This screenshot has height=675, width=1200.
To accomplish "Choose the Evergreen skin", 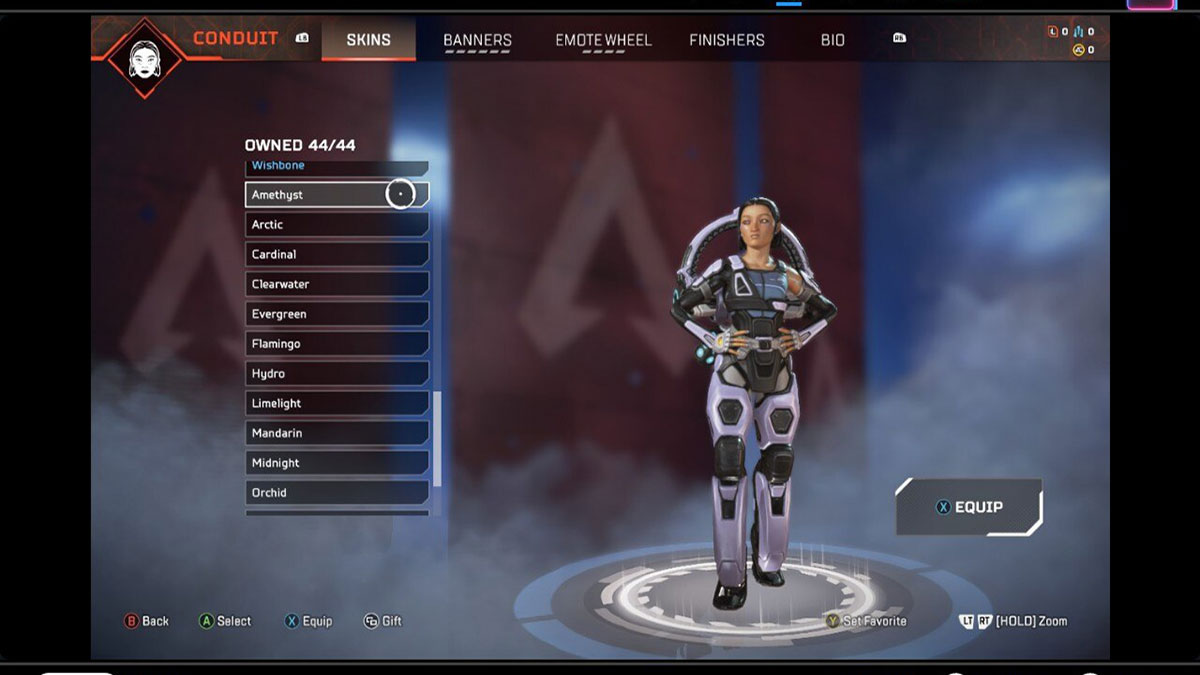I will pyautogui.click(x=336, y=314).
